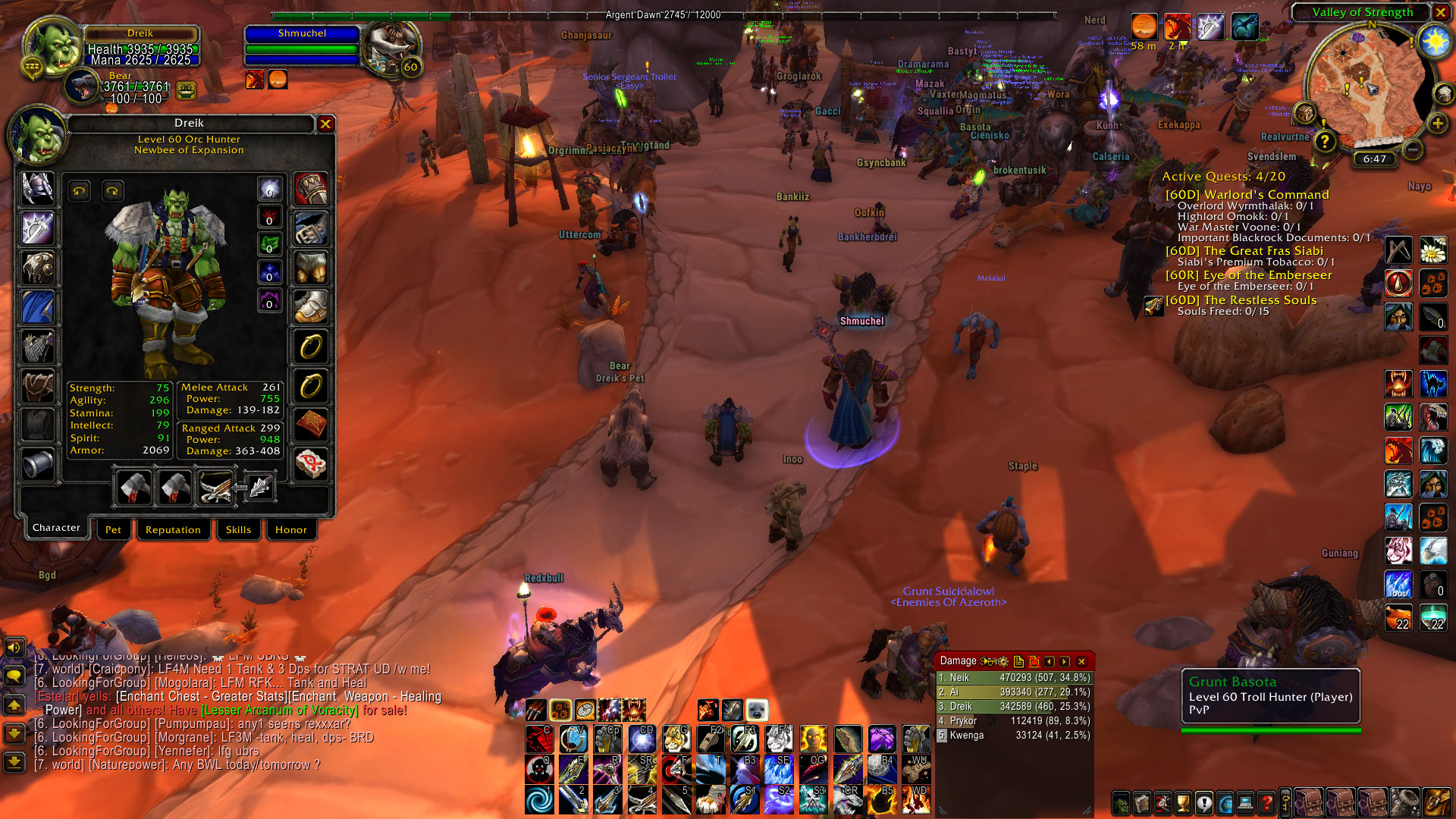Close the Valley of Strength minimap header
The height and width of the screenshot is (819, 1456).
tap(1440, 12)
